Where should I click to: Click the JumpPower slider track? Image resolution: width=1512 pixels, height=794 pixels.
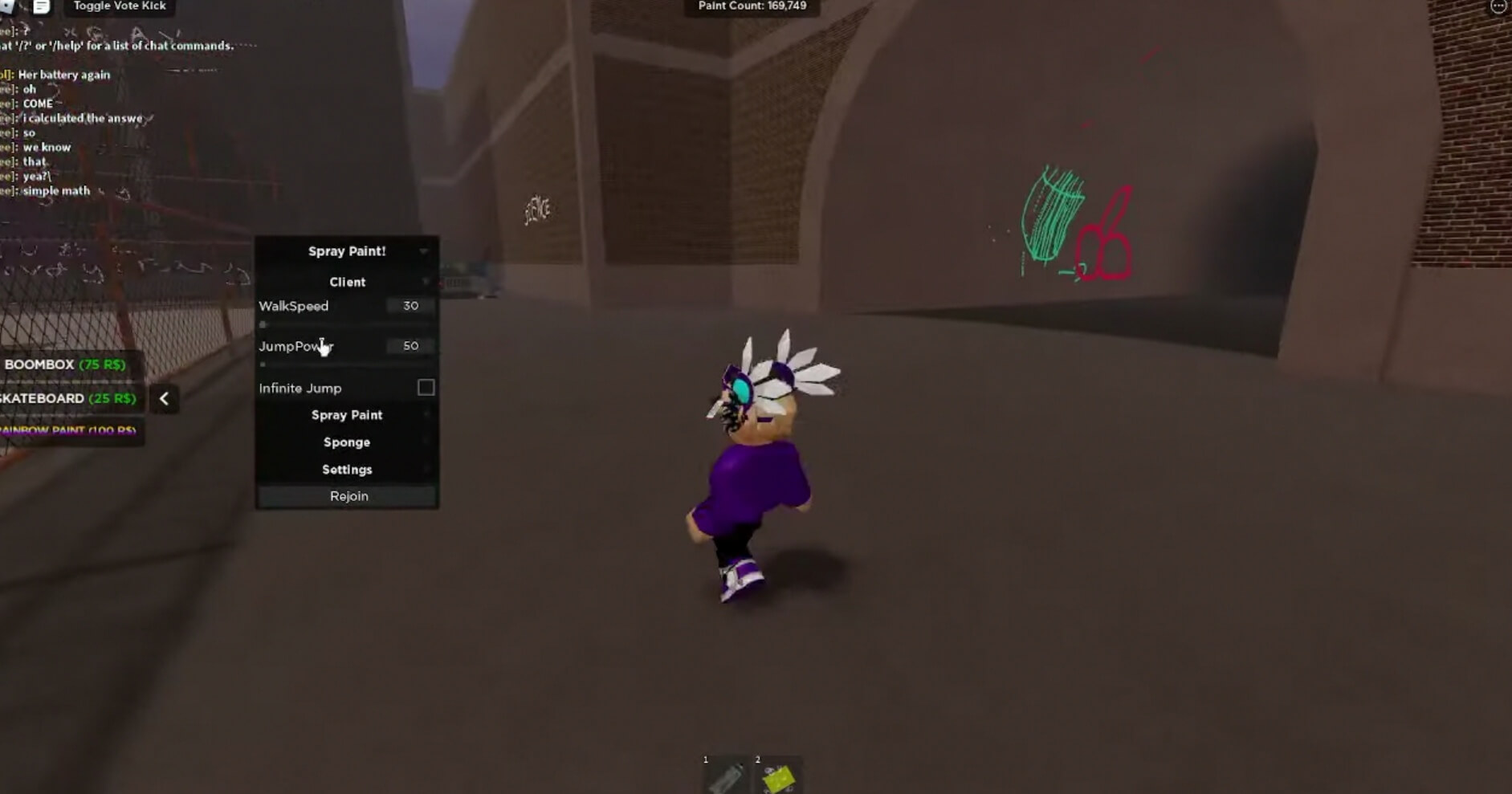point(347,364)
